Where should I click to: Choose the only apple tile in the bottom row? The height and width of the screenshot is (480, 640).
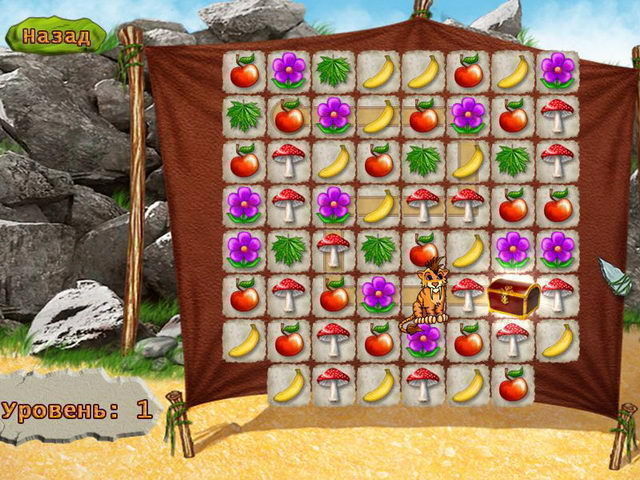[x=513, y=384]
